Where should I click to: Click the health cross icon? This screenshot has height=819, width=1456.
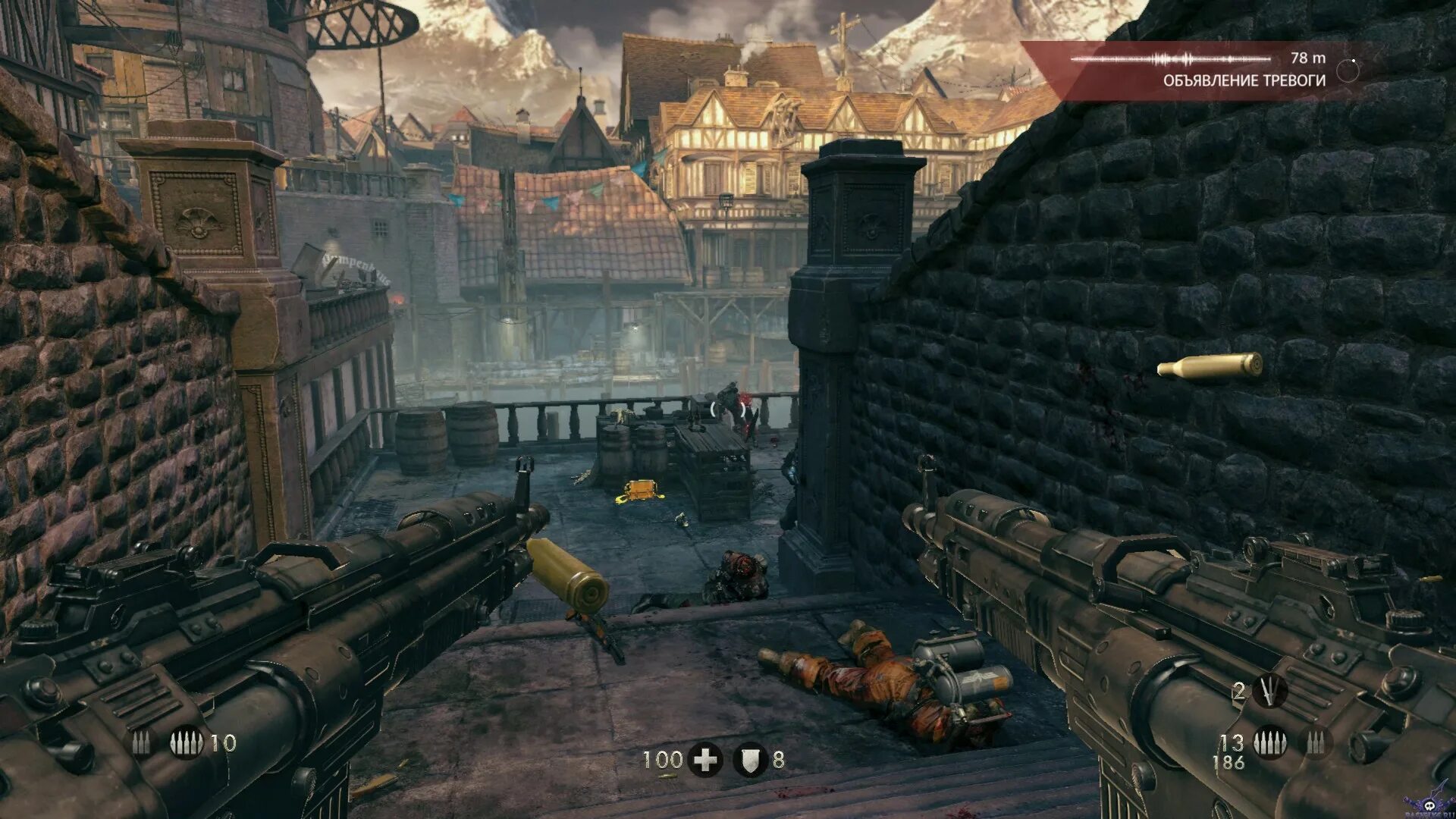705,760
